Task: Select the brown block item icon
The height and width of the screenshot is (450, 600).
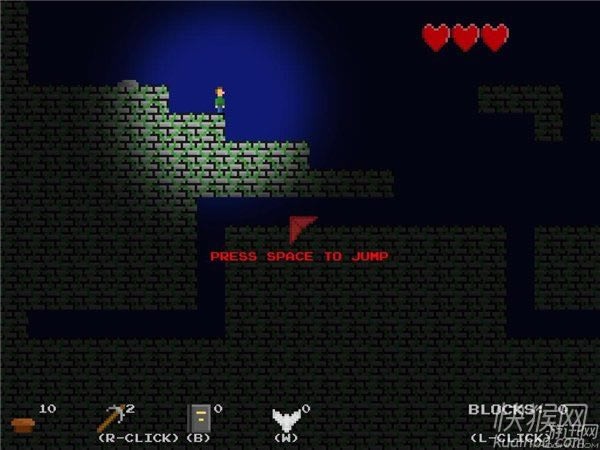Action: point(24,423)
